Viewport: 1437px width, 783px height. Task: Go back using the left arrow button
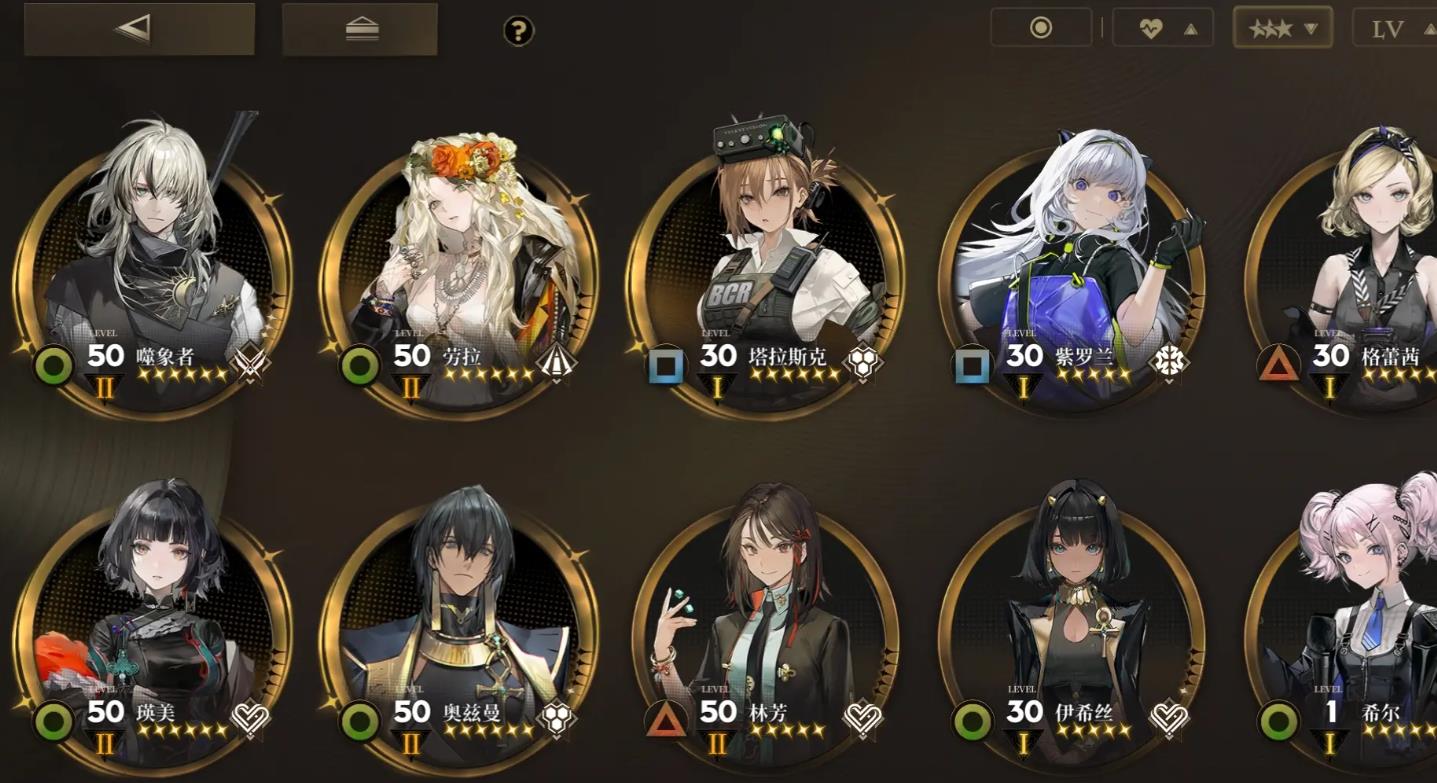coord(138,29)
